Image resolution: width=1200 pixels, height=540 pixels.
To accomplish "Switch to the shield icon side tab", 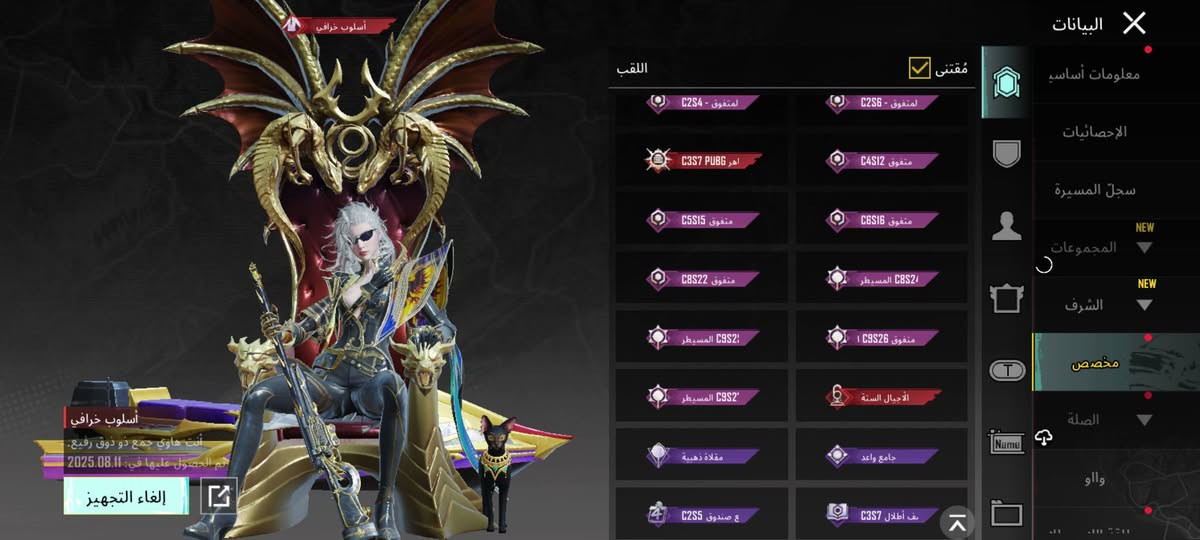I will click(1006, 154).
